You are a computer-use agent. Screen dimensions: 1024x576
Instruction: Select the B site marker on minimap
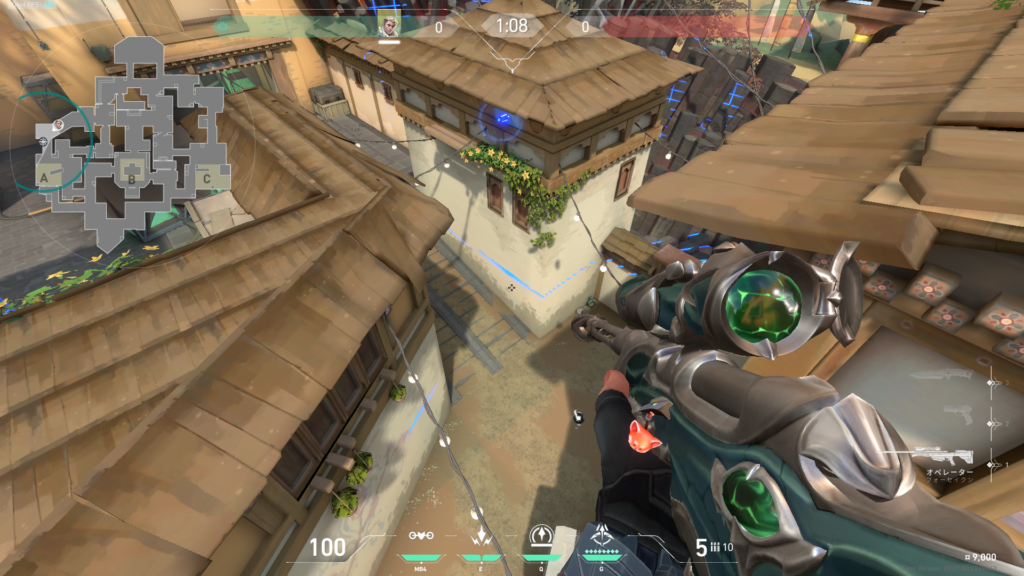click(130, 180)
